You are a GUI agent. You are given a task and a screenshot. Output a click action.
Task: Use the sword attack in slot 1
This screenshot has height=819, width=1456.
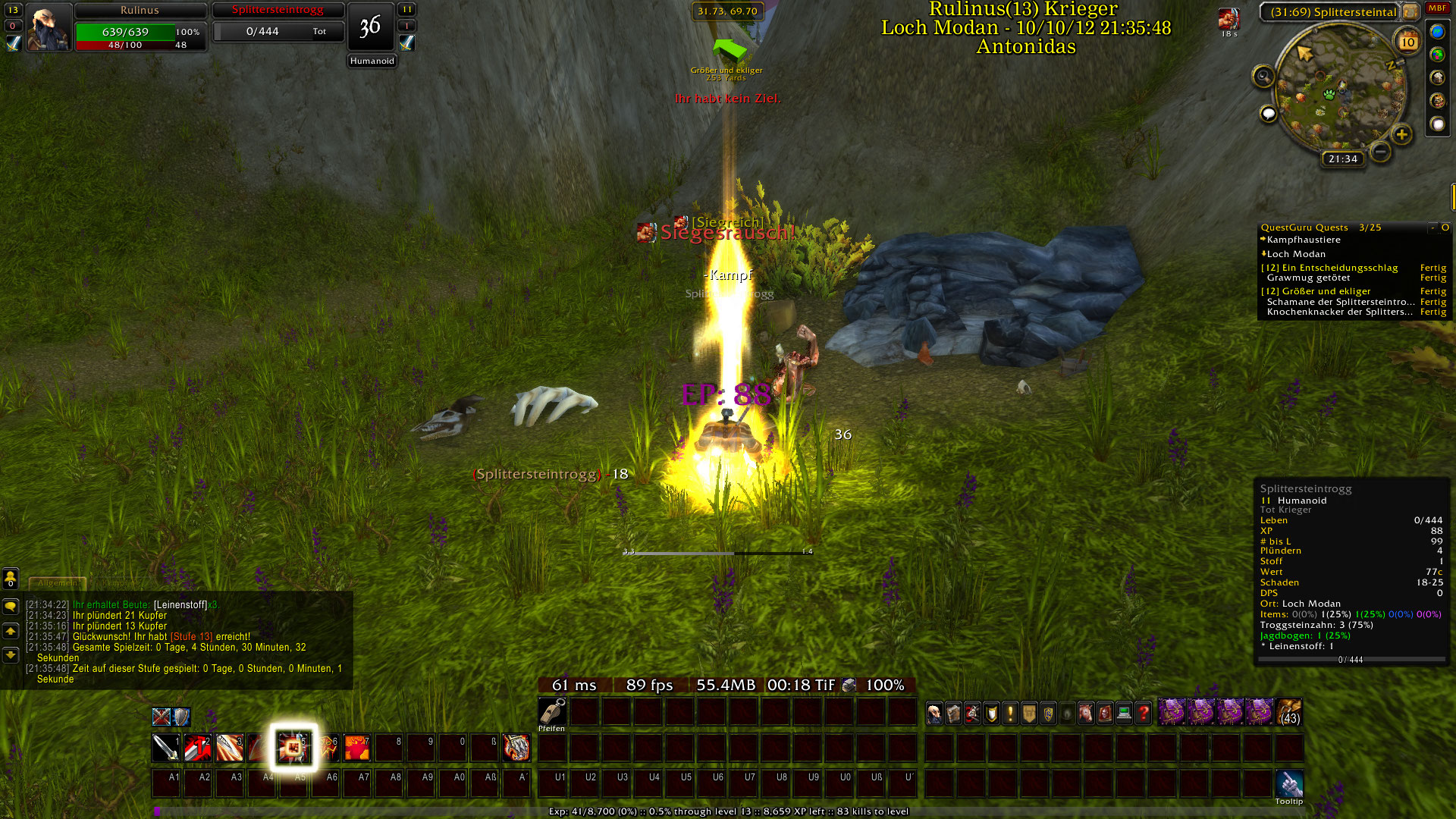pyautogui.click(x=165, y=748)
